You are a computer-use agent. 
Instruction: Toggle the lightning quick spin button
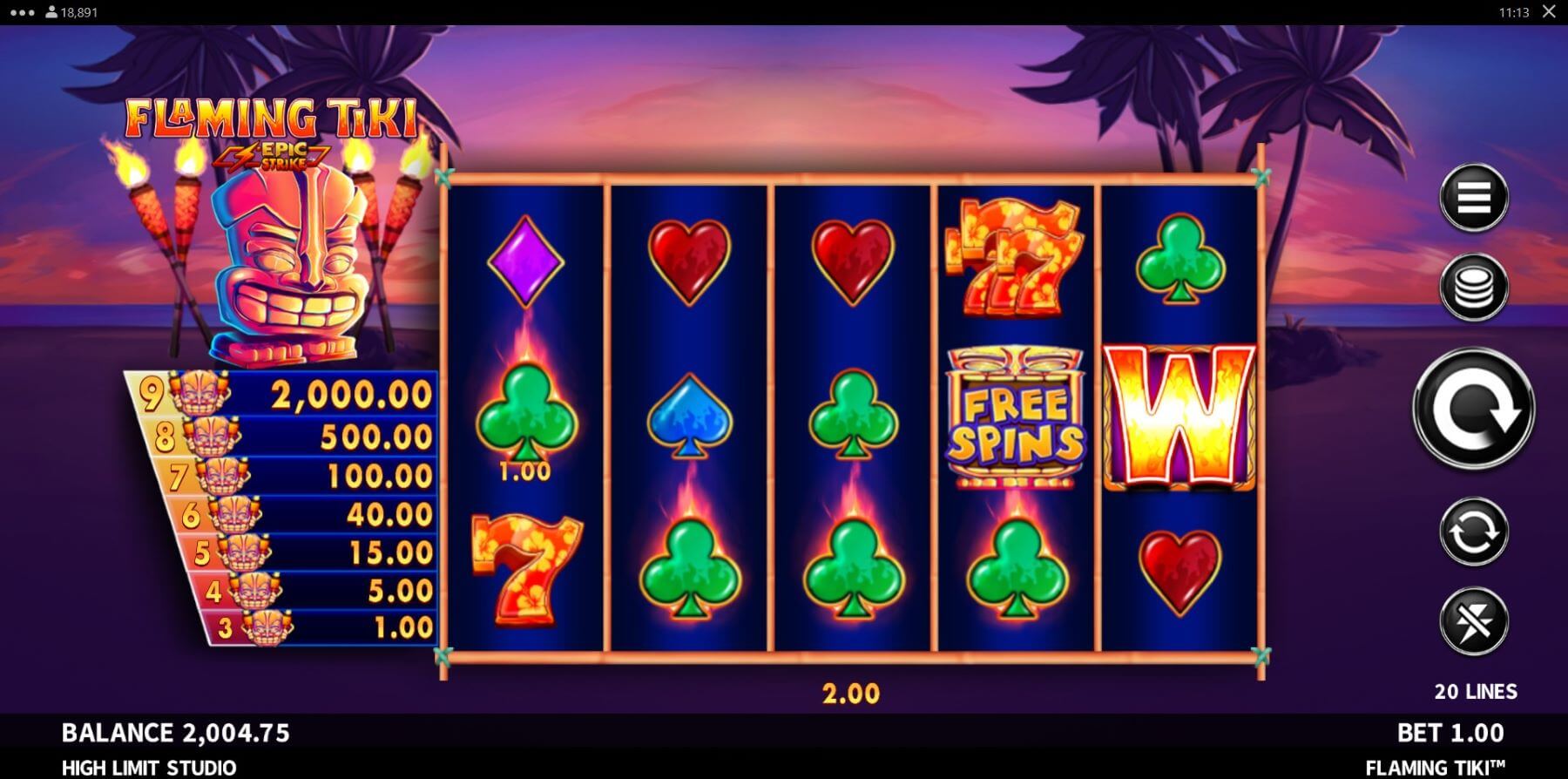click(1473, 621)
